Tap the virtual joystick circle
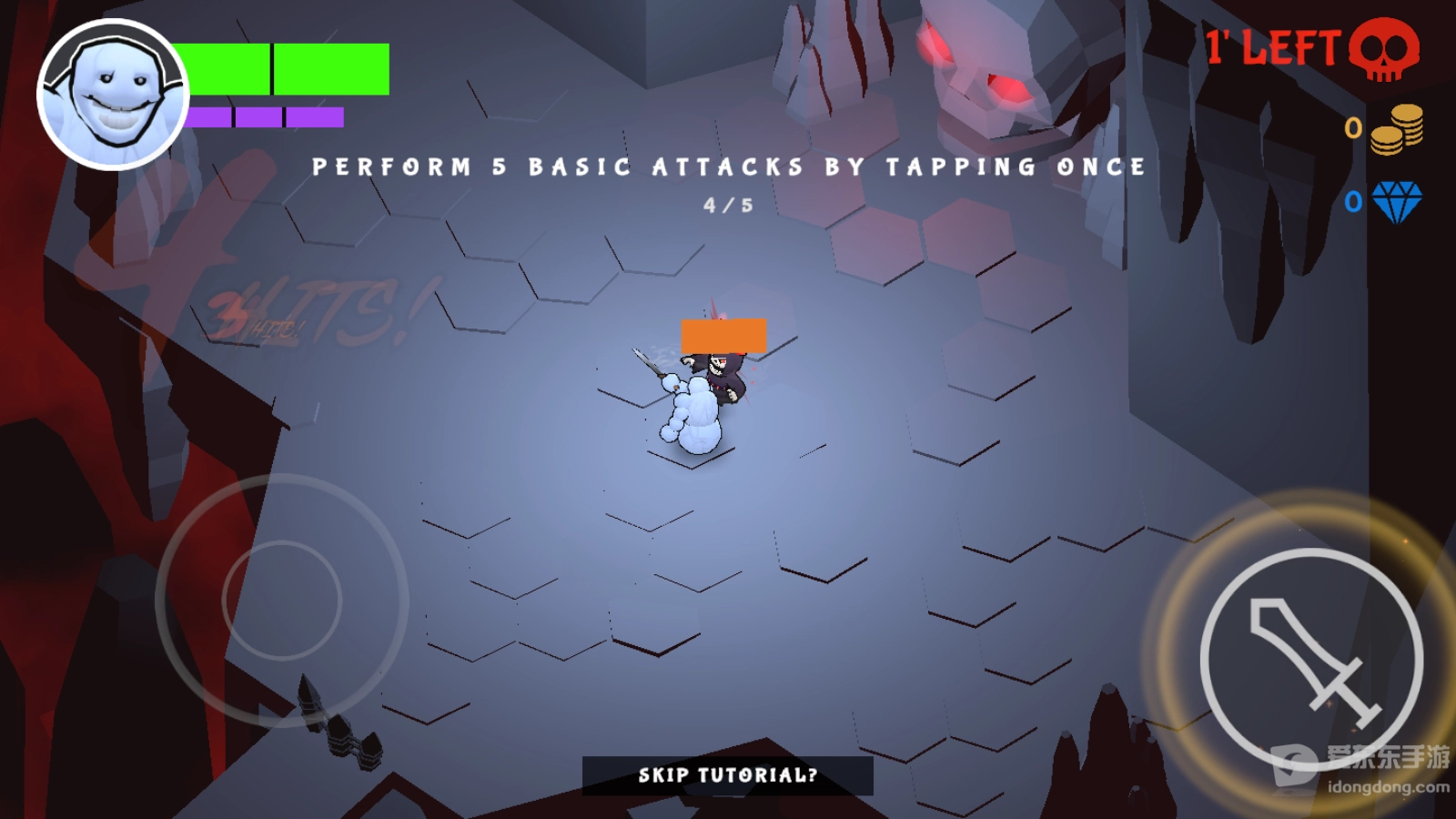 281,601
